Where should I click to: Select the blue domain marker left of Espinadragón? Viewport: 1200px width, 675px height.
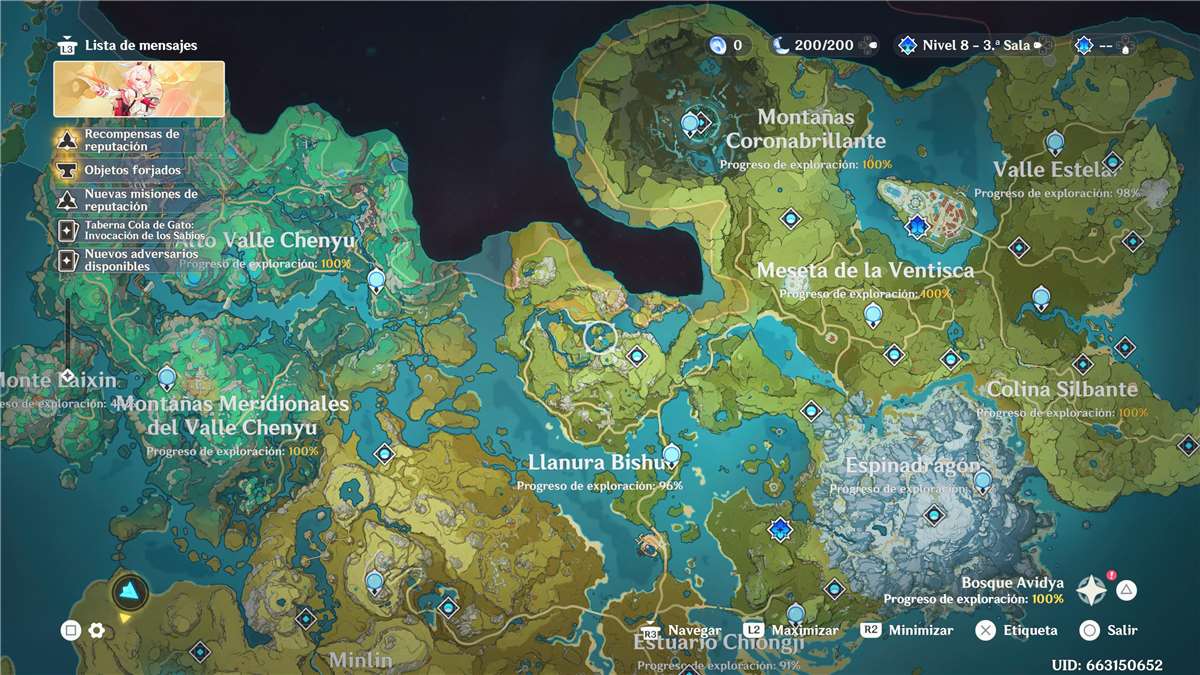pyautogui.click(x=780, y=529)
